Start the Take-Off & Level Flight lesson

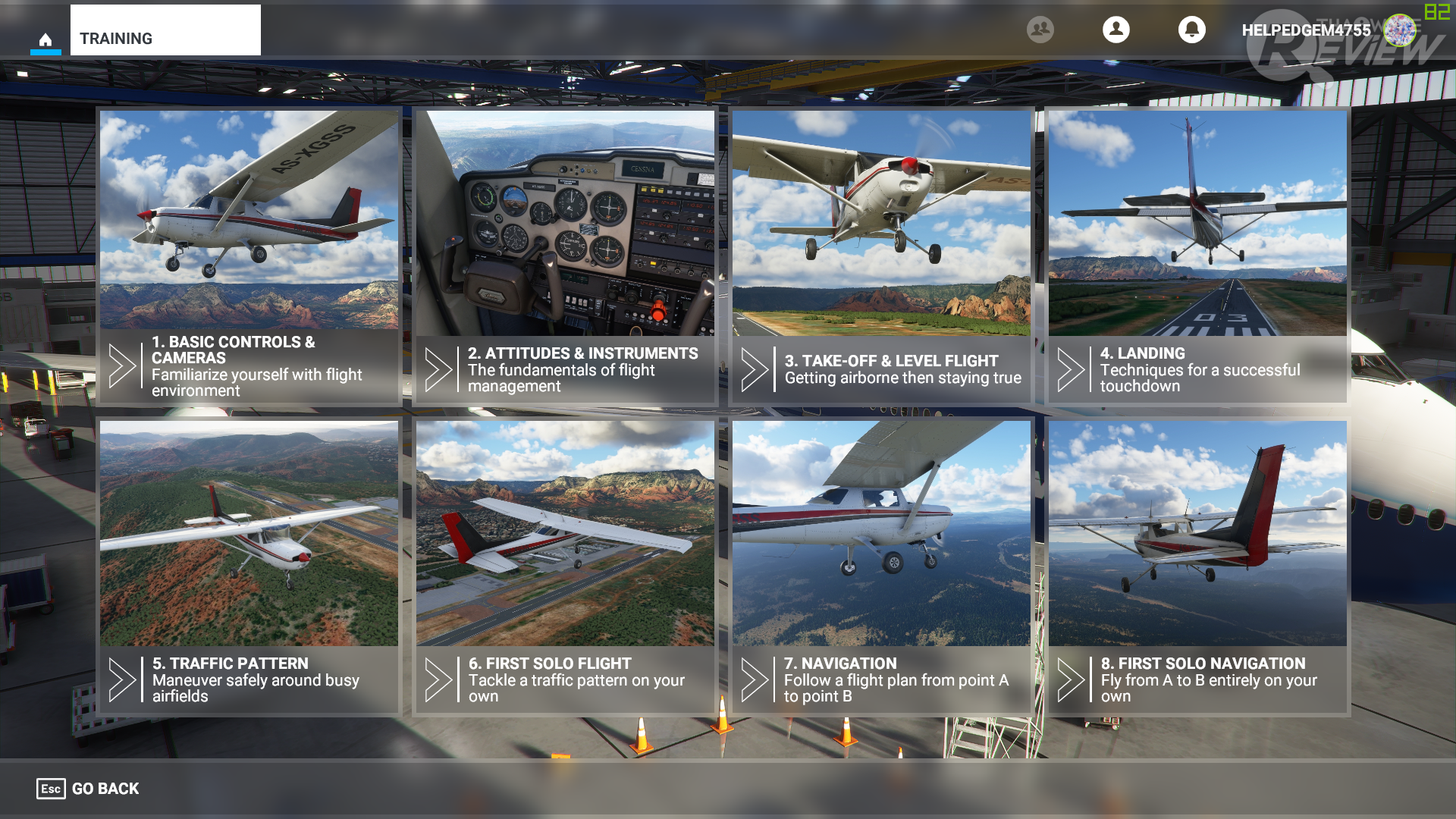881,256
